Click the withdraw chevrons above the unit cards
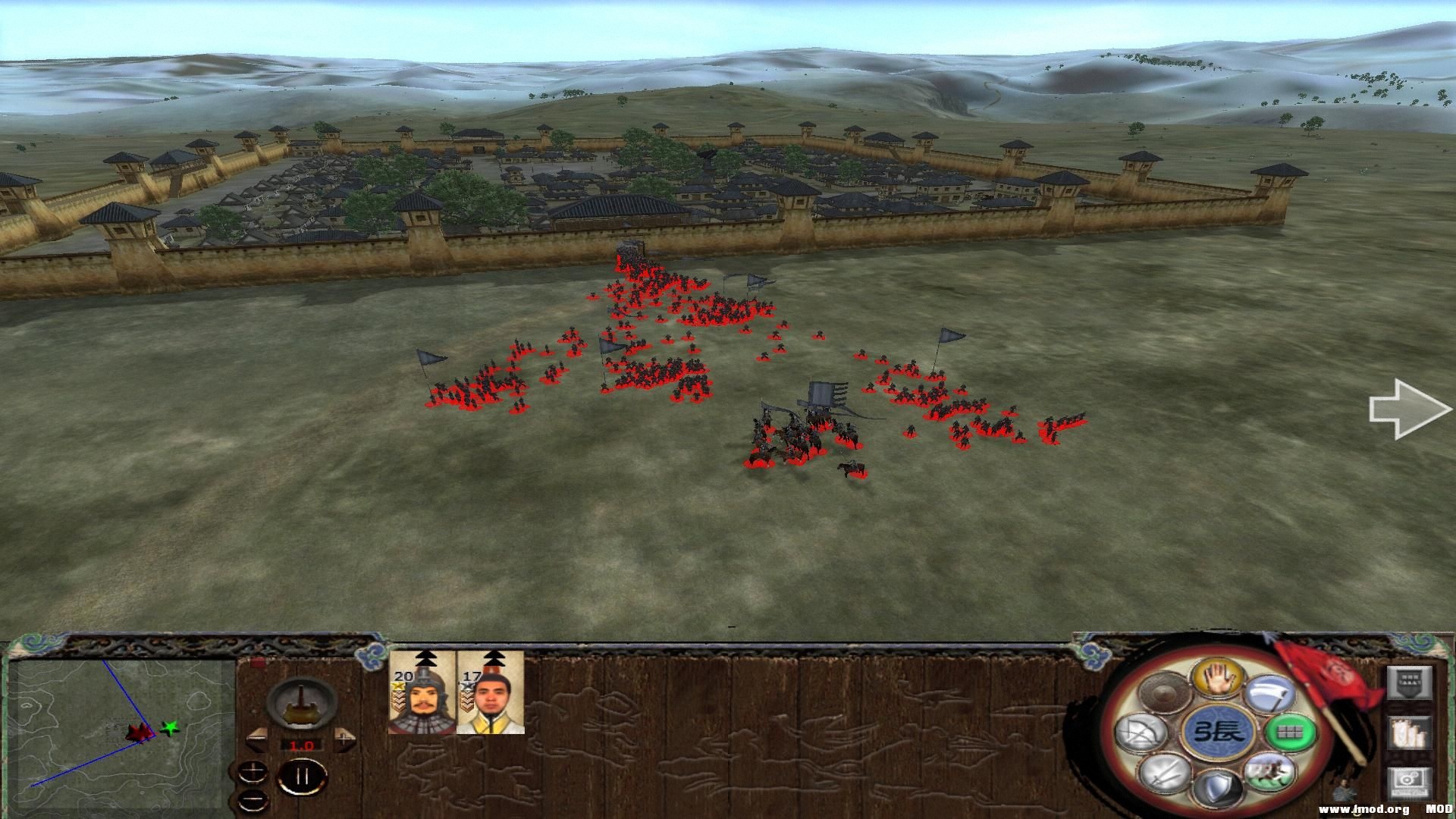The image size is (1456, 819). (425, 658)
